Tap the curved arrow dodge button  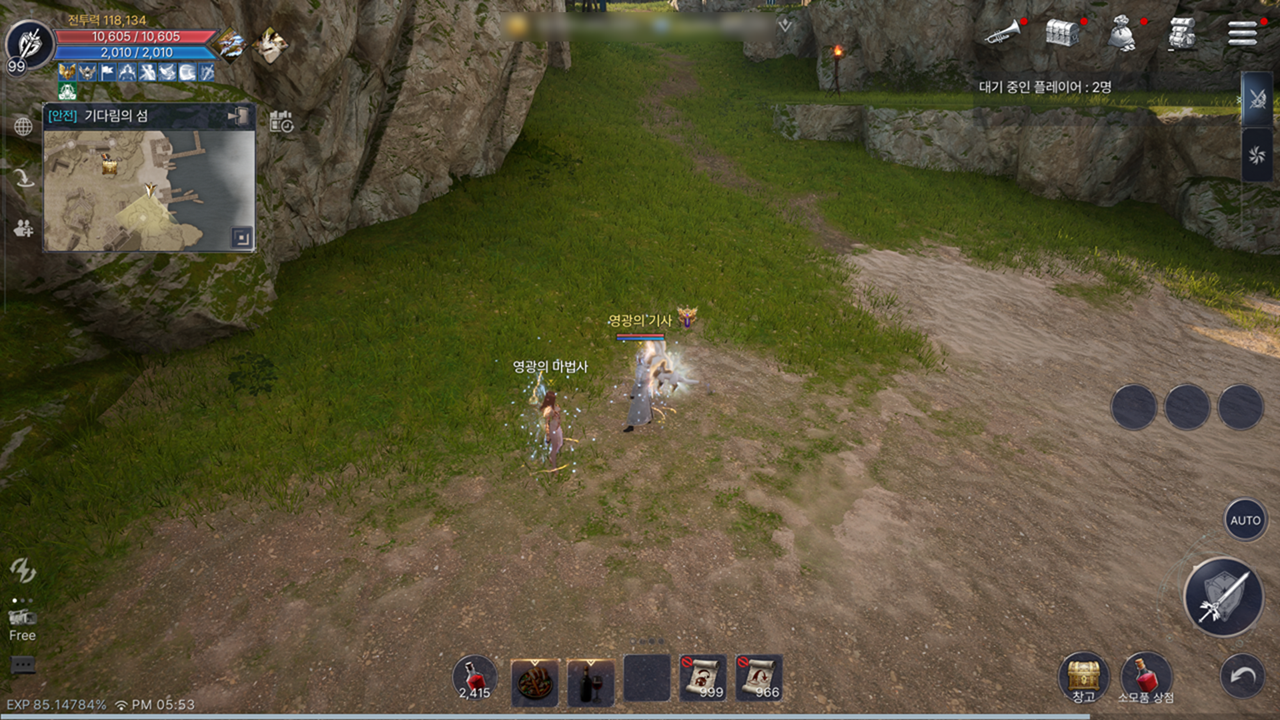1242,677
